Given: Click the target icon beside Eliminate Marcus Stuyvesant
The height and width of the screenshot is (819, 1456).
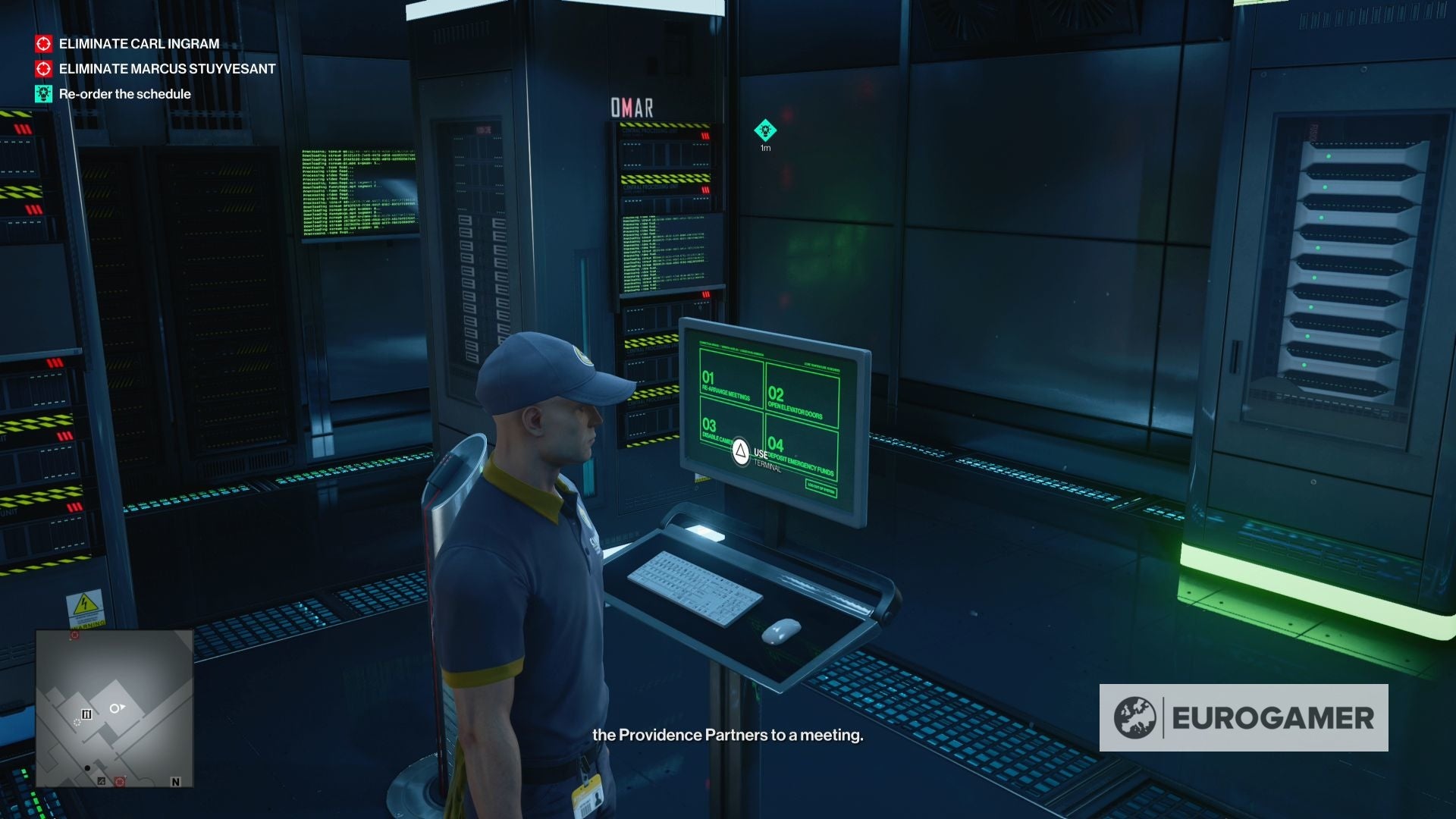Looking at the screenshot, I should [43, 68].
